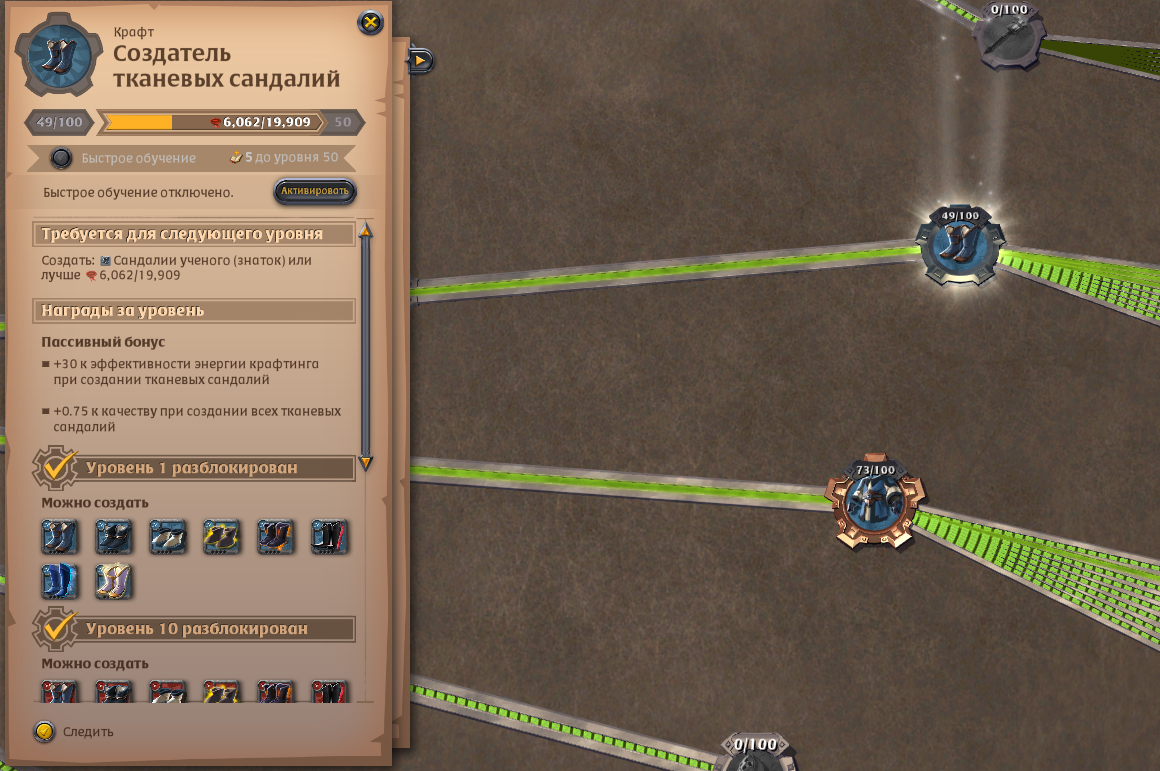1160x771 pixels.
Task: Click the Уровень 1 разблокирован header
Action: (191, 467)
